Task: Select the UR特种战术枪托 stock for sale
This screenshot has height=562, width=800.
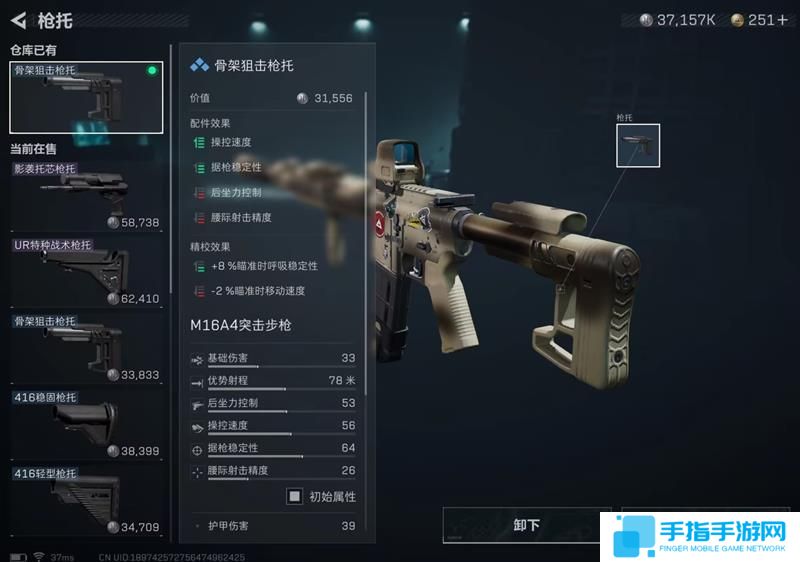Action: click(86, 271)
